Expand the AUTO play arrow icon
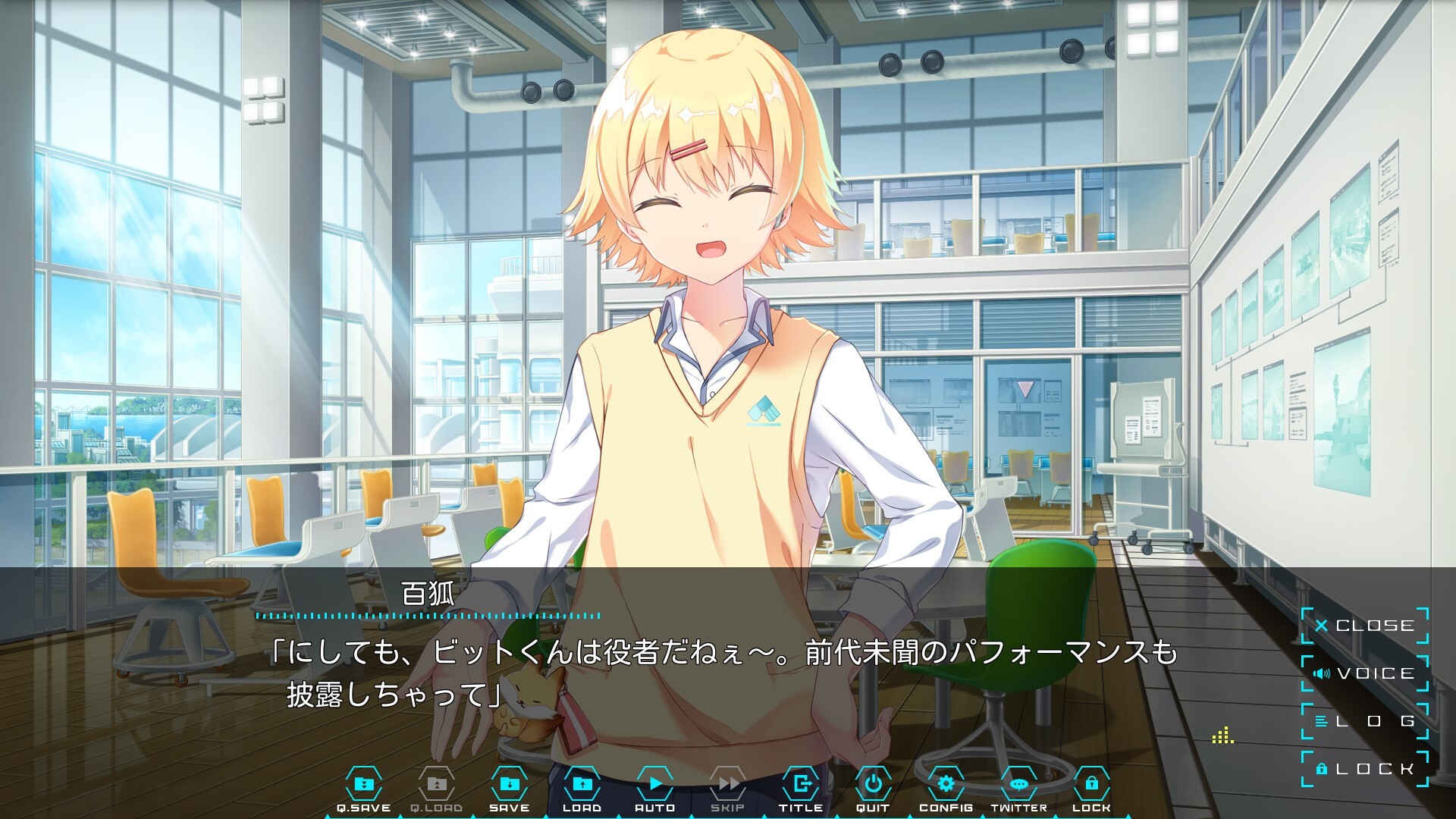 (655, 784)
